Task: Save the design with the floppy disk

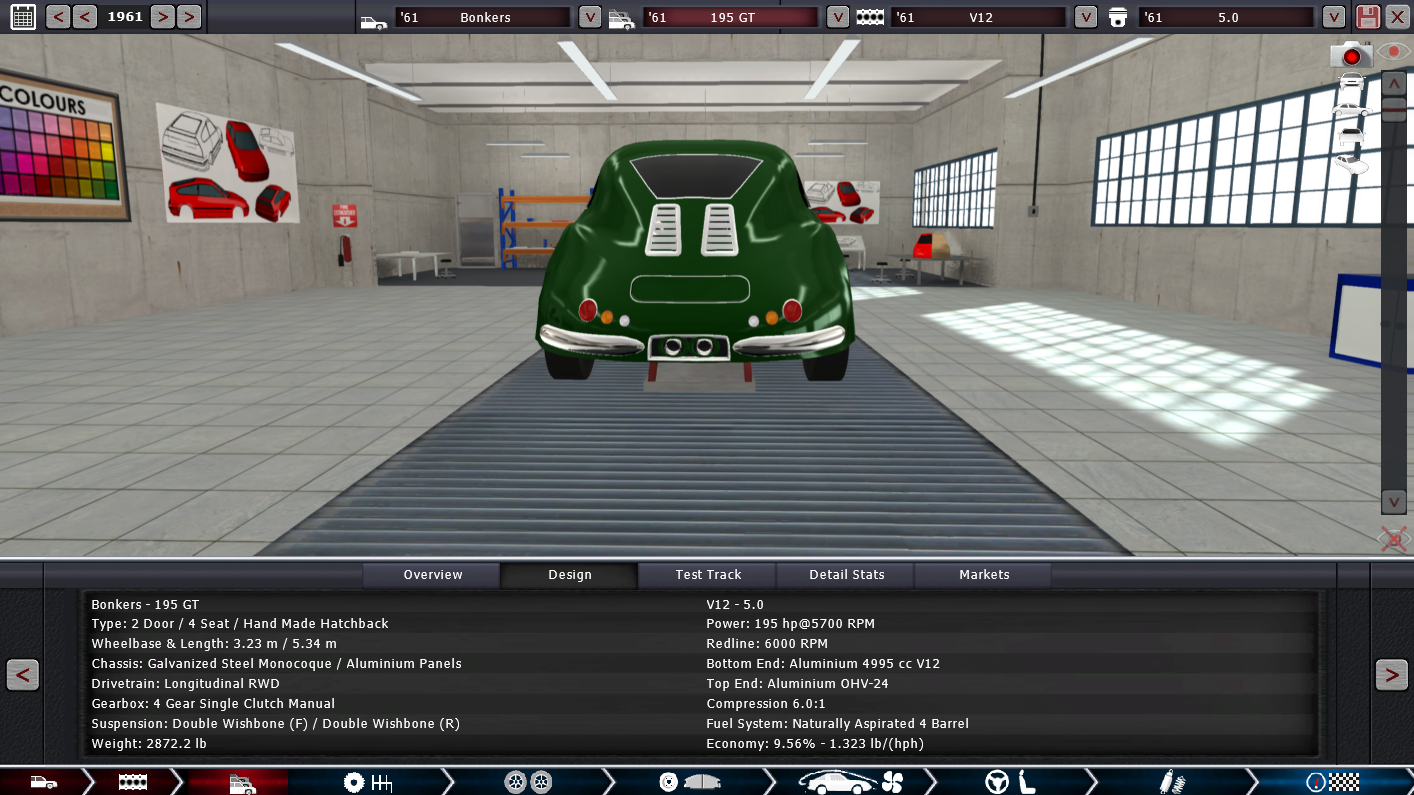Action: 1367,17
